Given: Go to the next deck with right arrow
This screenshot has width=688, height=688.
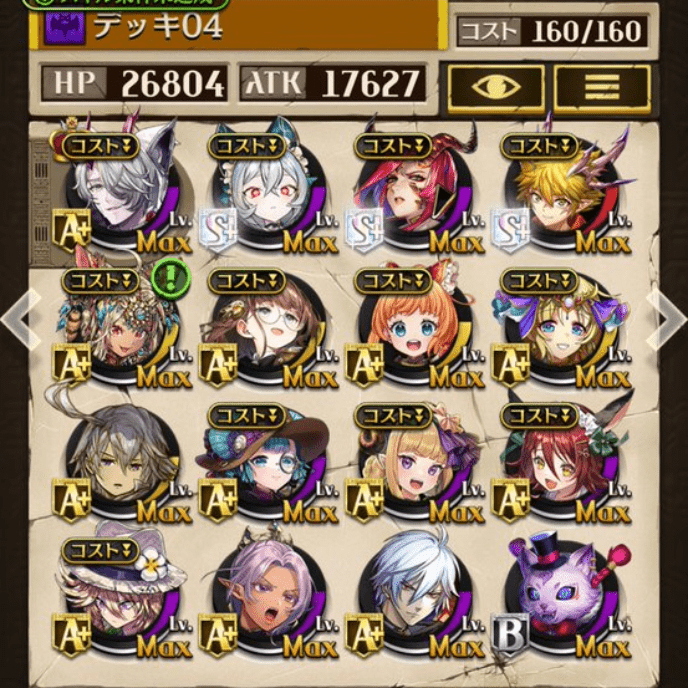Looking at the screenshot, I should (x=669, y=318).
